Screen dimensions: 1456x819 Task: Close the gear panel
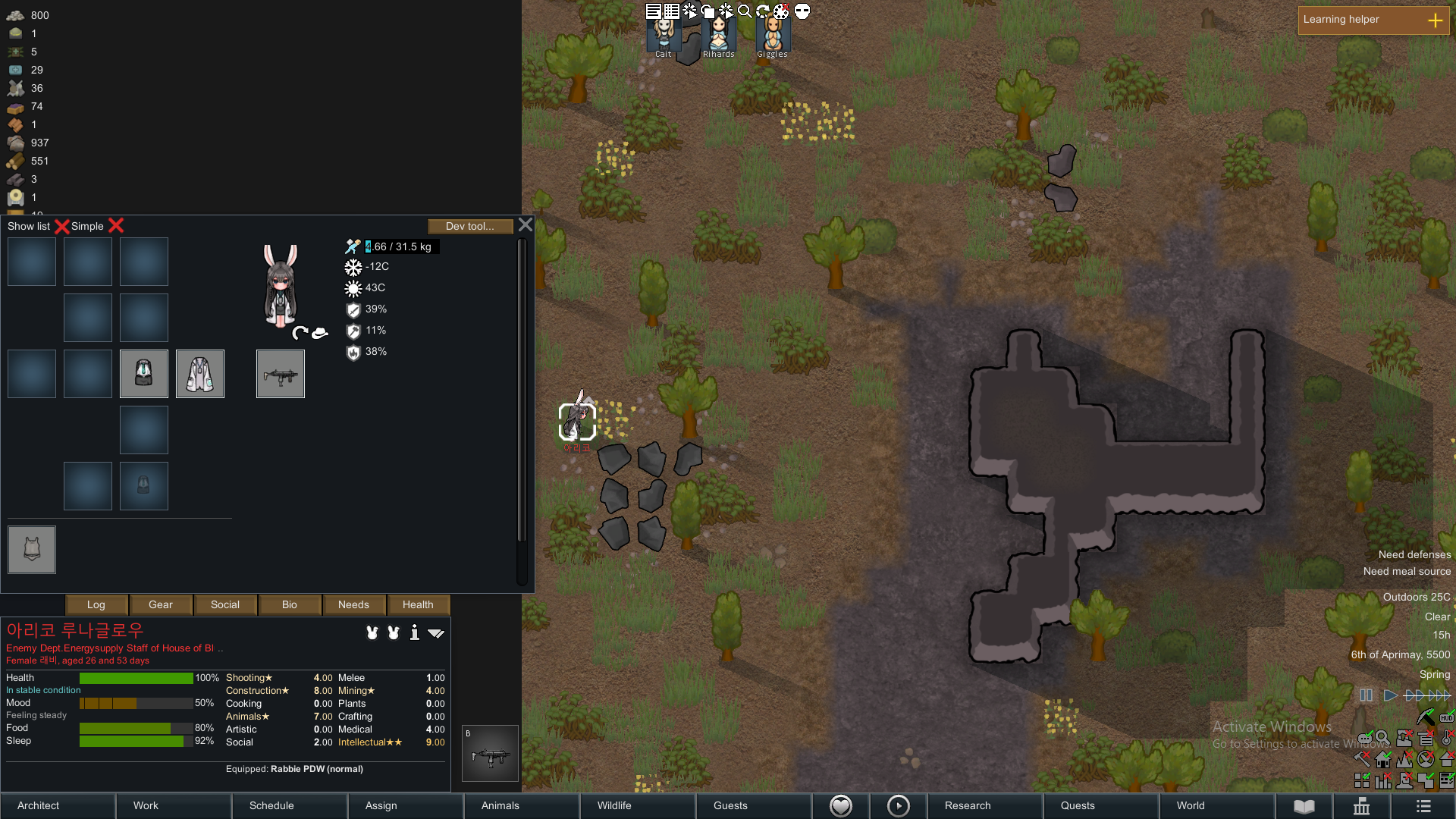[x=526, y=225]
